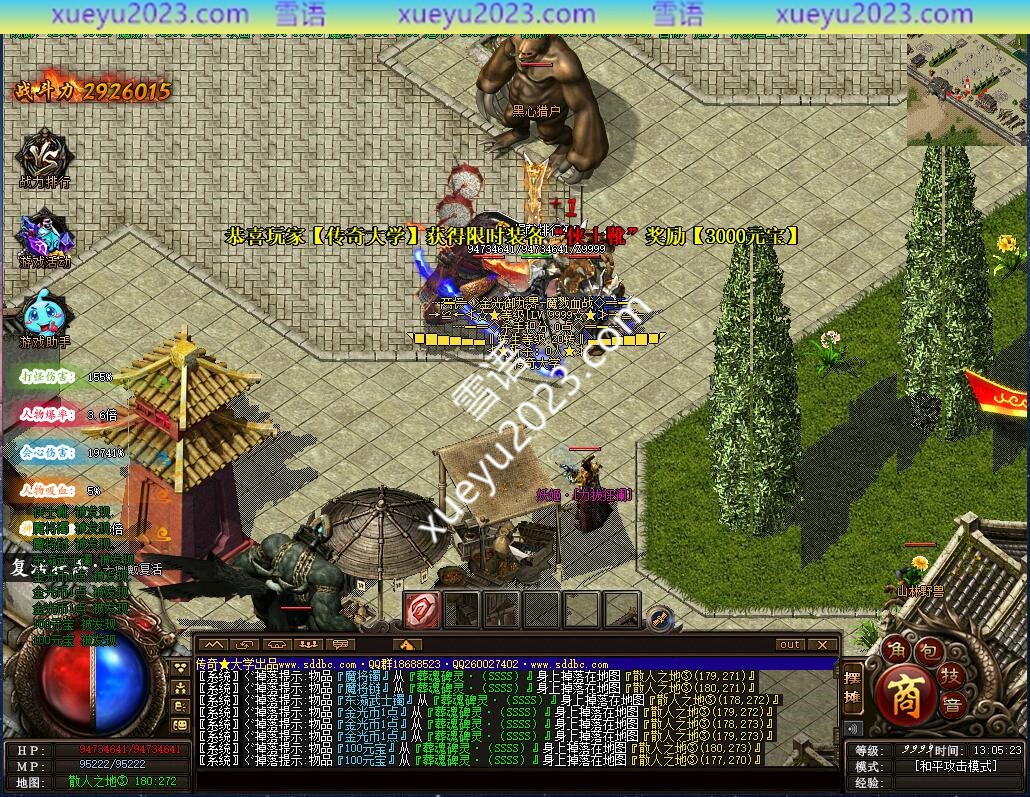Open the 技 skills button
This screenshot has width=1030, height=797.
950,674
